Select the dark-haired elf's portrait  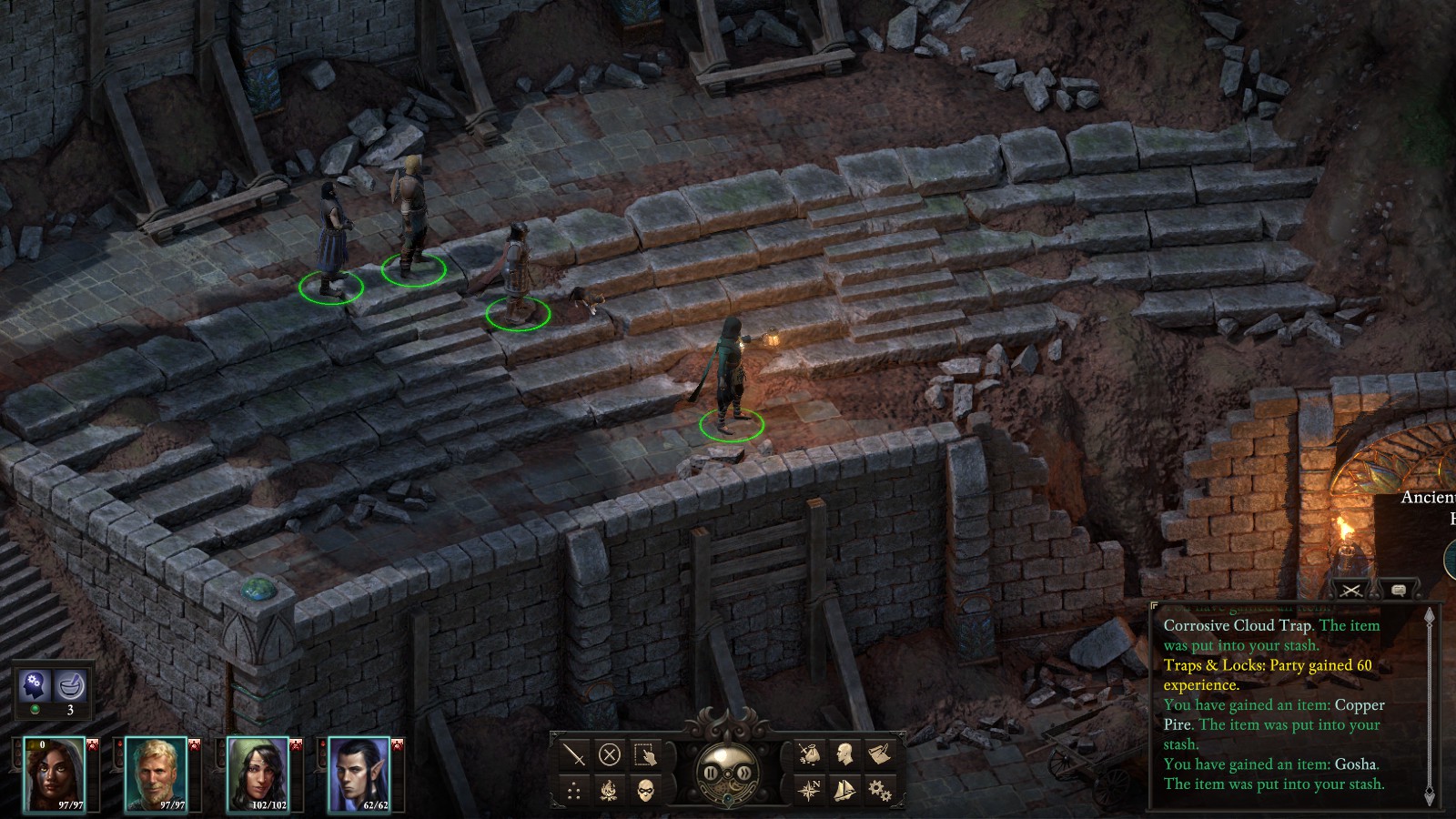coord(359,773)
